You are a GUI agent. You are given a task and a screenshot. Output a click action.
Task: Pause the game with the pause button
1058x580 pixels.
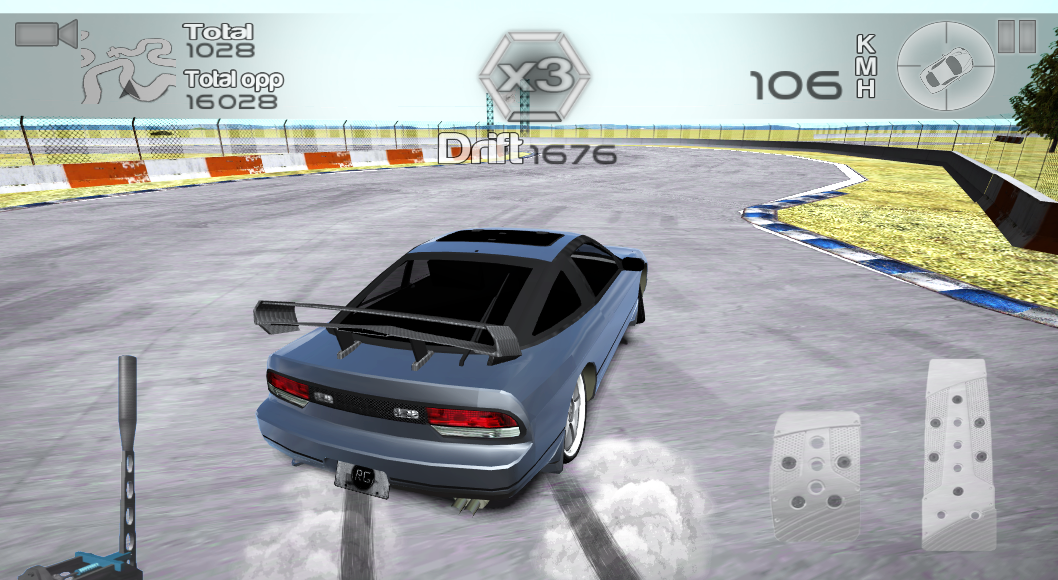tap(1016, 36)
